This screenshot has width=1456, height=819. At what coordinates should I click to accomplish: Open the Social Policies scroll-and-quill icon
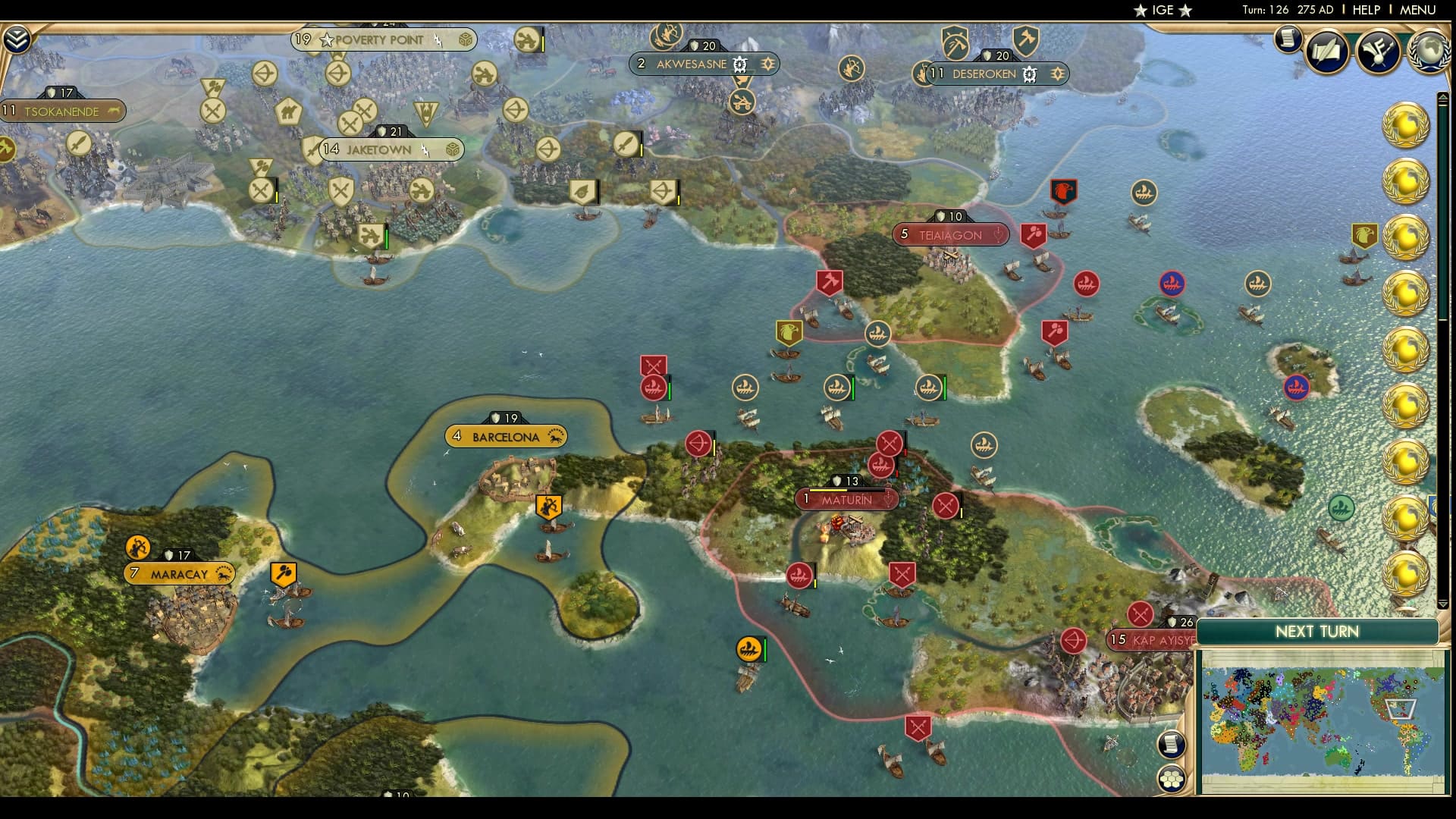click(1327, 52)
